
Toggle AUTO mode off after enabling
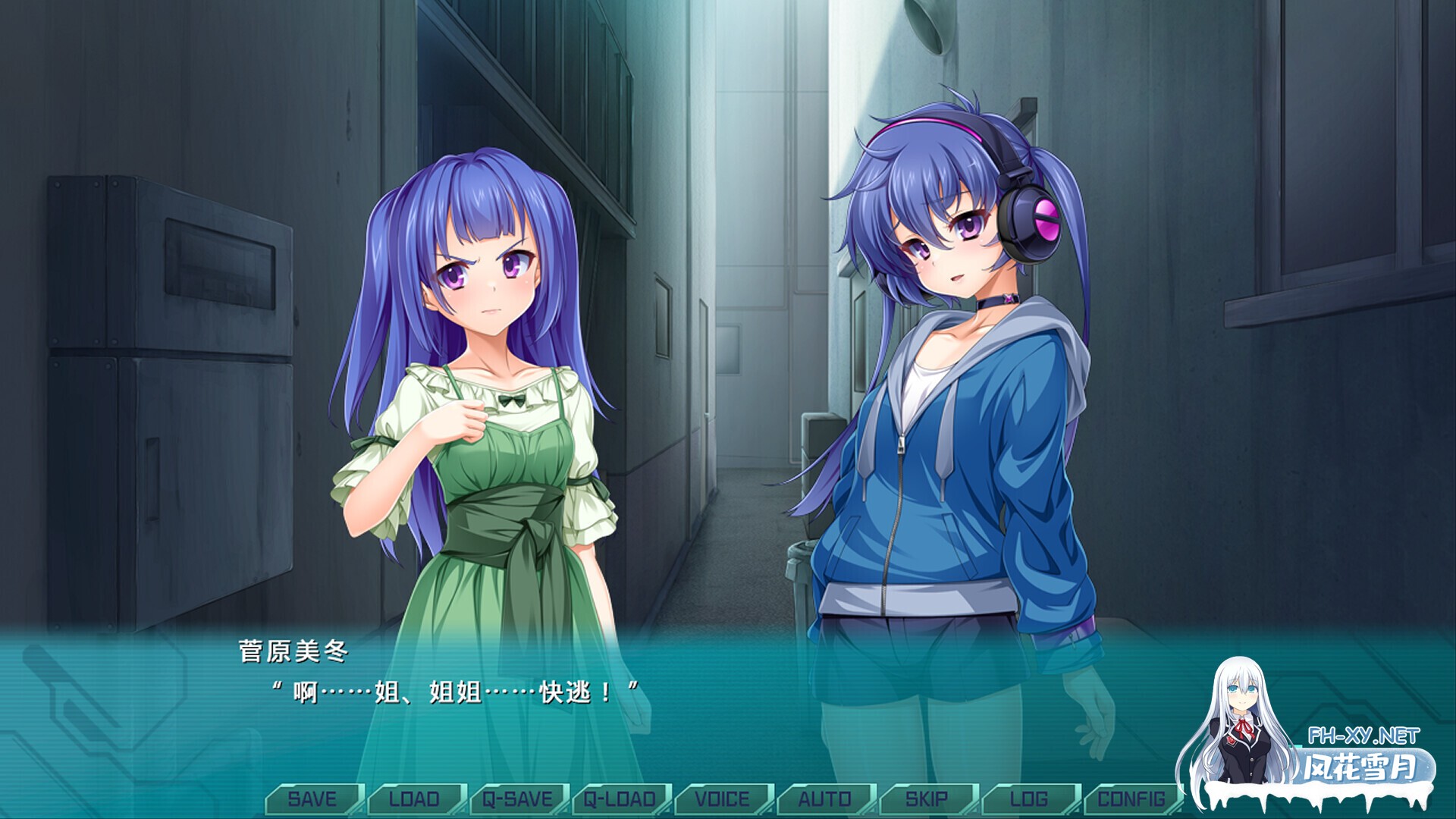click(824, 798)
